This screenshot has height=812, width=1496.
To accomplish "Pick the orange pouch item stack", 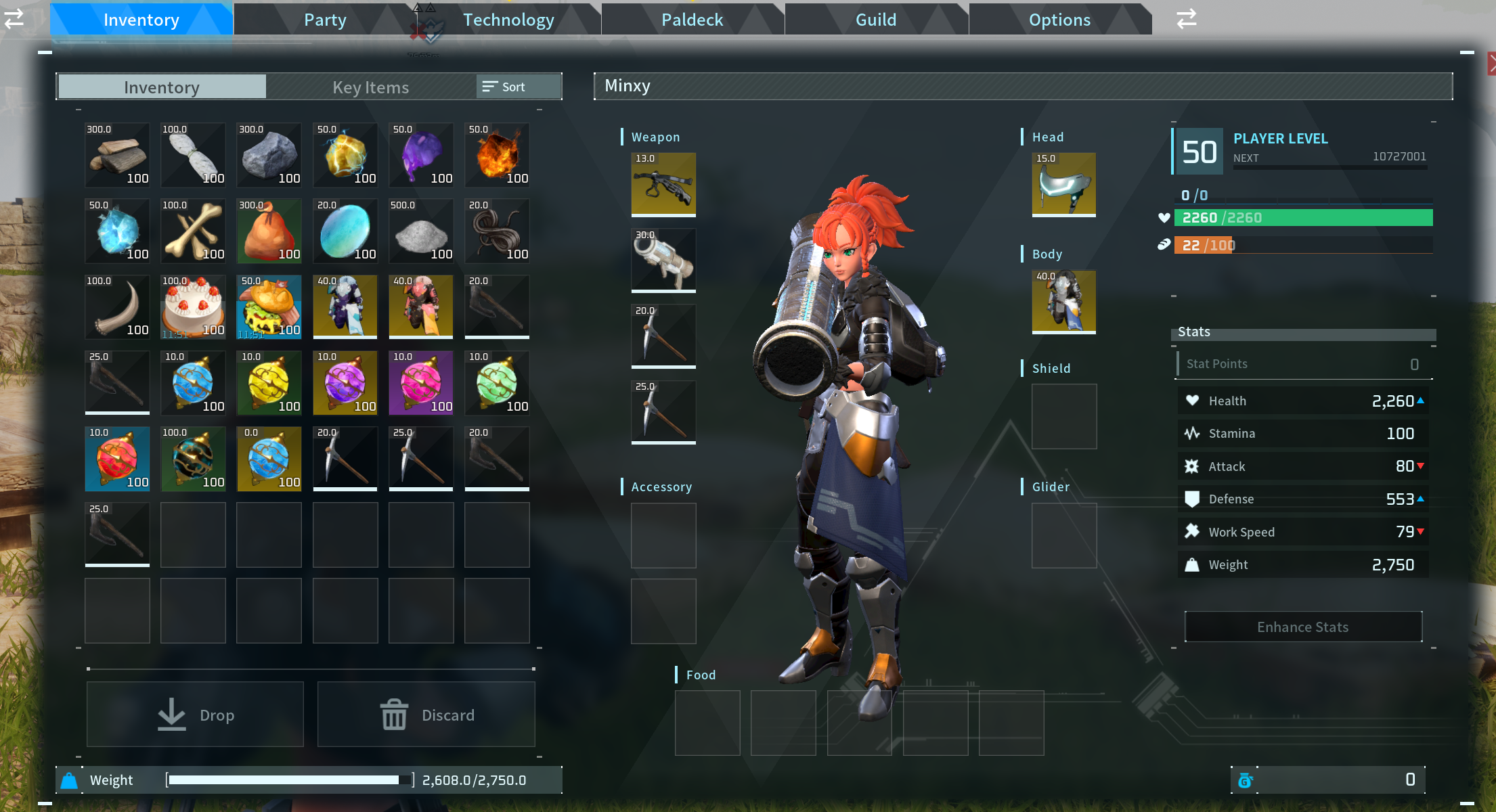I will click(269, 231).
